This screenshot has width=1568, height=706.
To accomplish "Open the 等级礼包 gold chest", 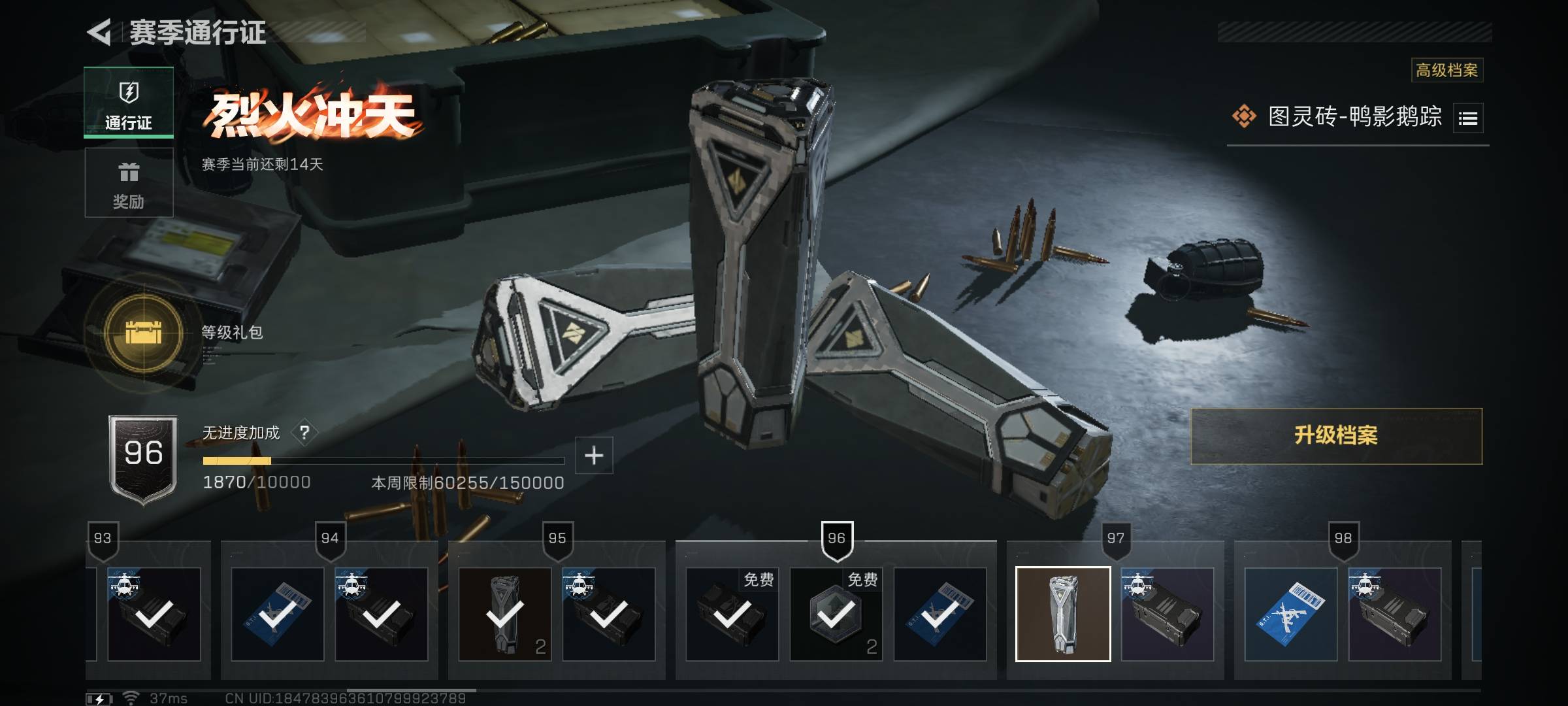I will (144, 333).
